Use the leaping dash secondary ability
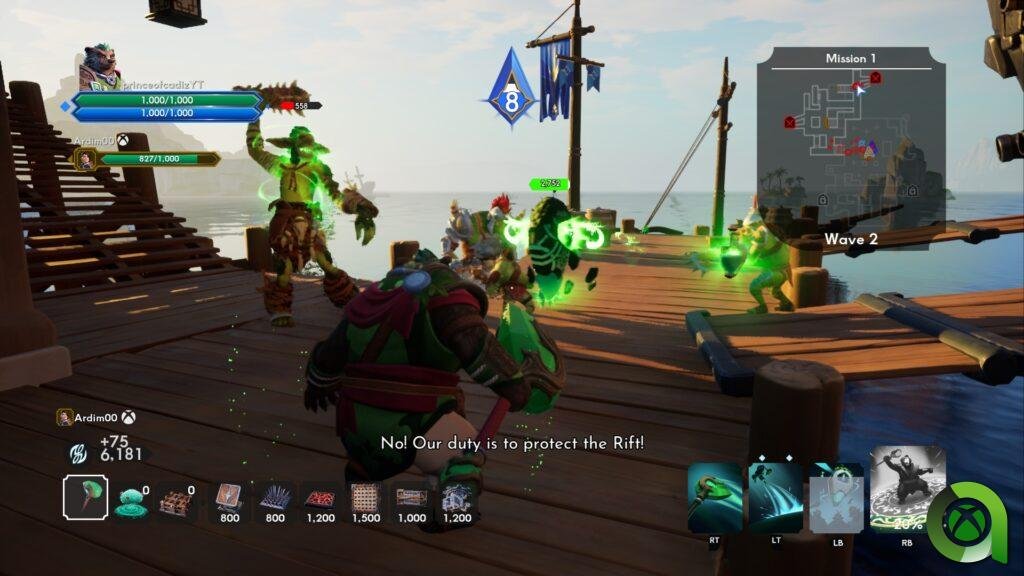 pyautogui.click(x=775, y=497)
